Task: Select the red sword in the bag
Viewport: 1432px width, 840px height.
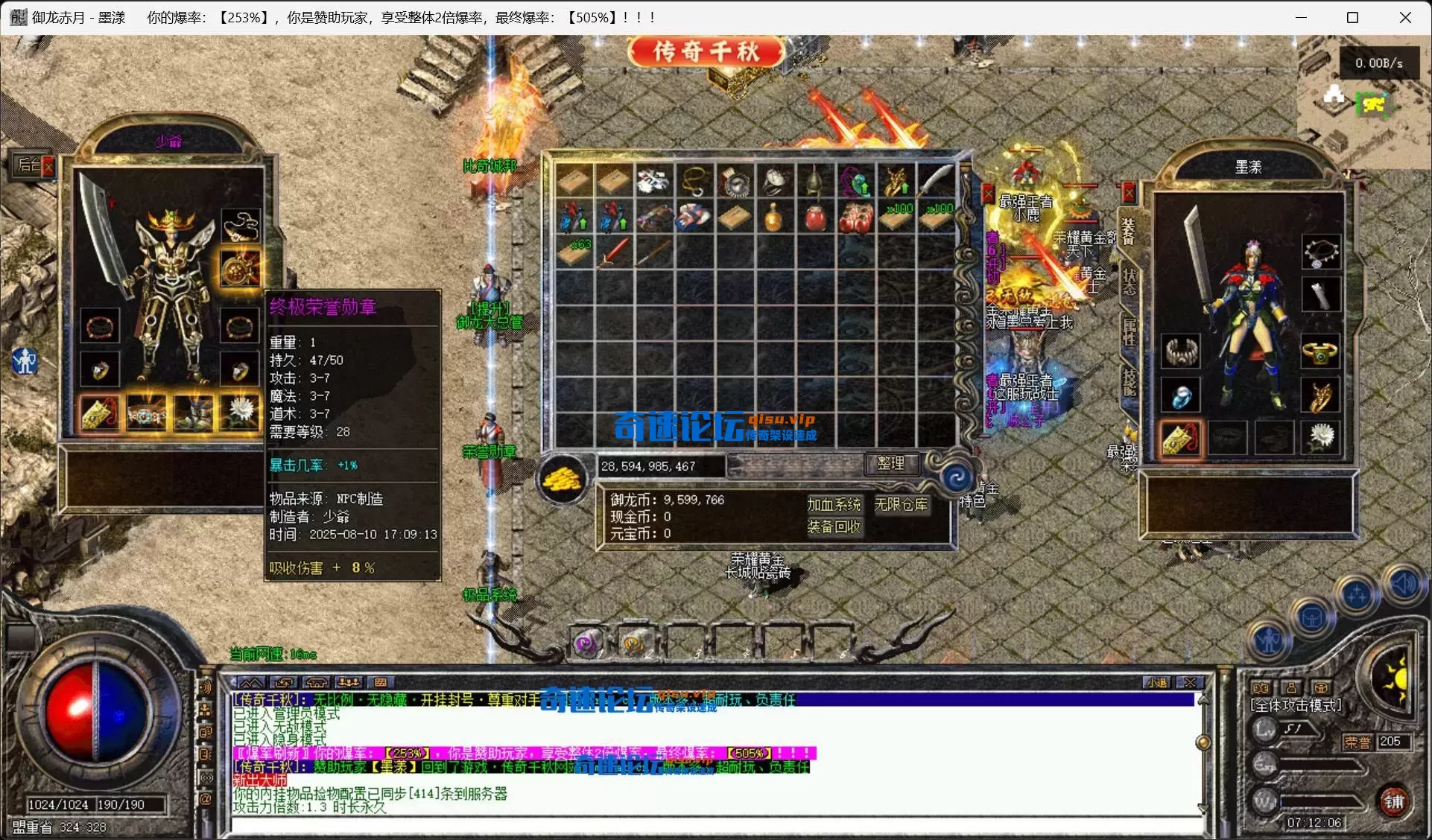Action: (613, 253)
